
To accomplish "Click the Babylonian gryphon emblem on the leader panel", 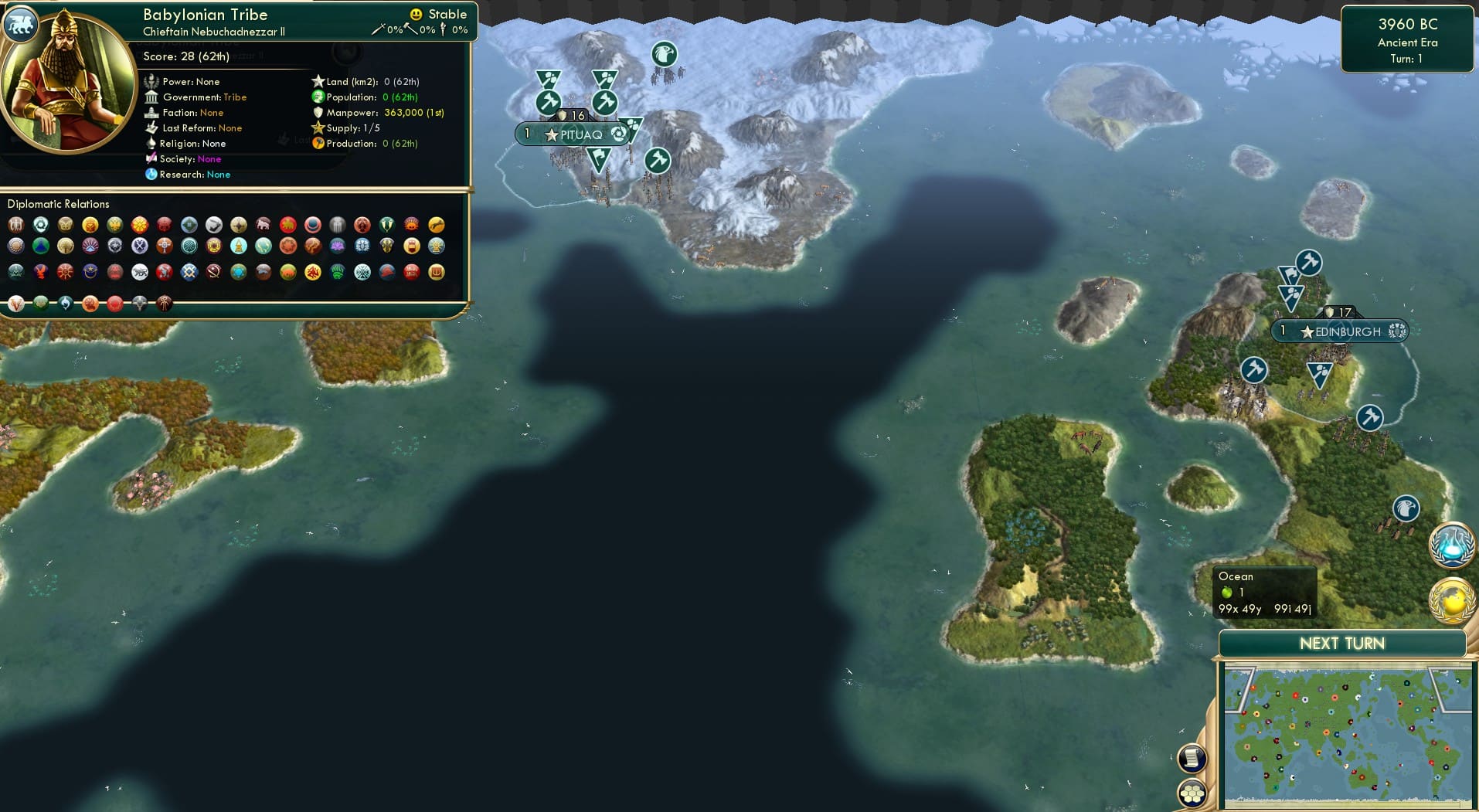I will pos(20,24).
